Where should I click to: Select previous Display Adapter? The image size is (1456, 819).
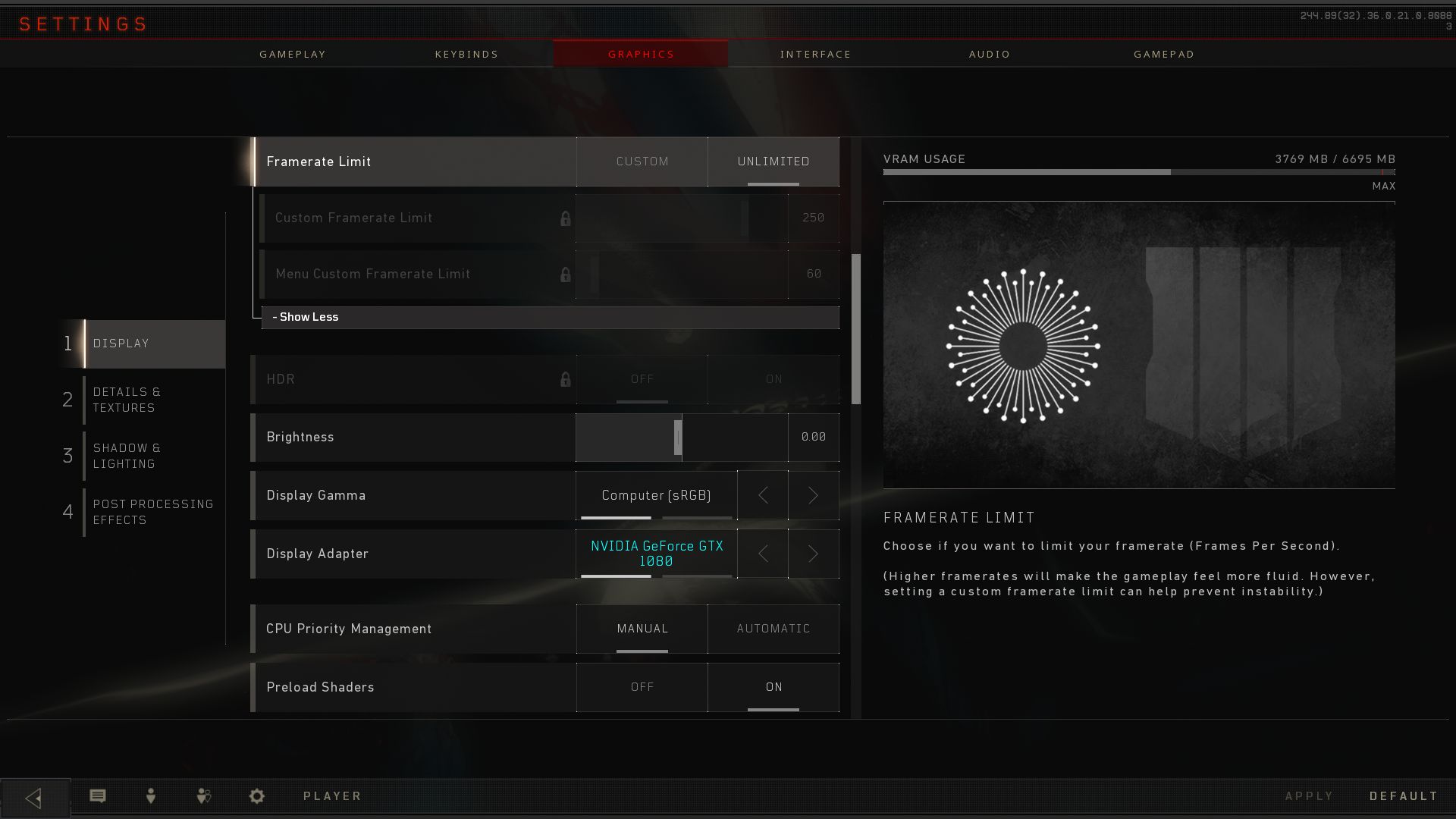click(x=763, y=554)
